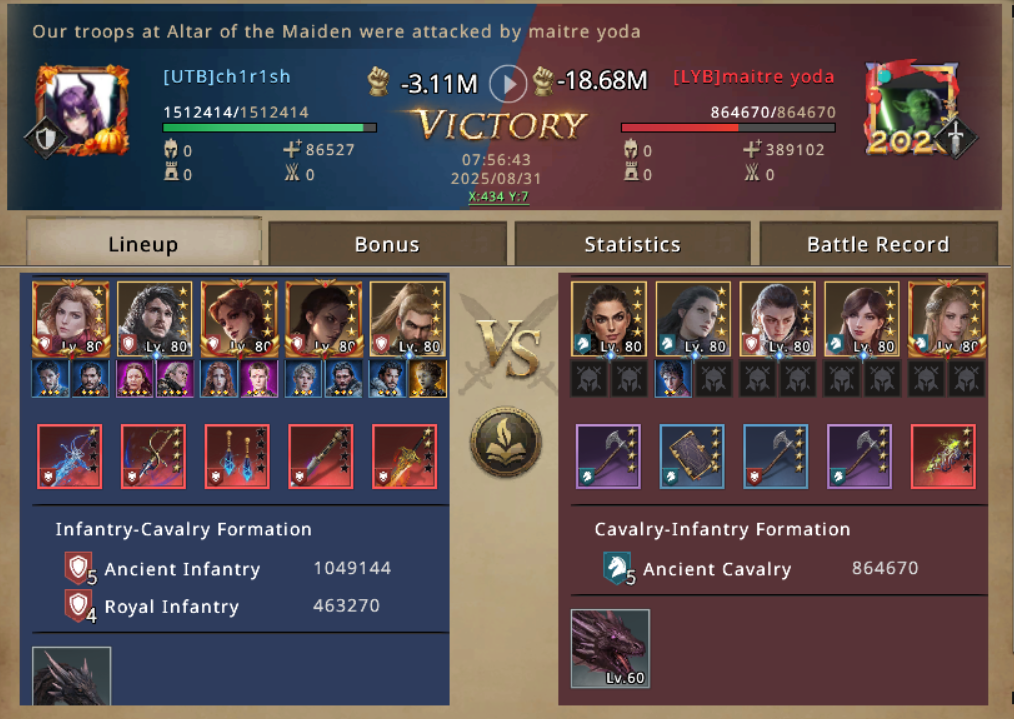This screenshot has height=719, width=1014.
Task: Inspect the Lv.60 dragon portrait
Action: [x=610, y=648]
